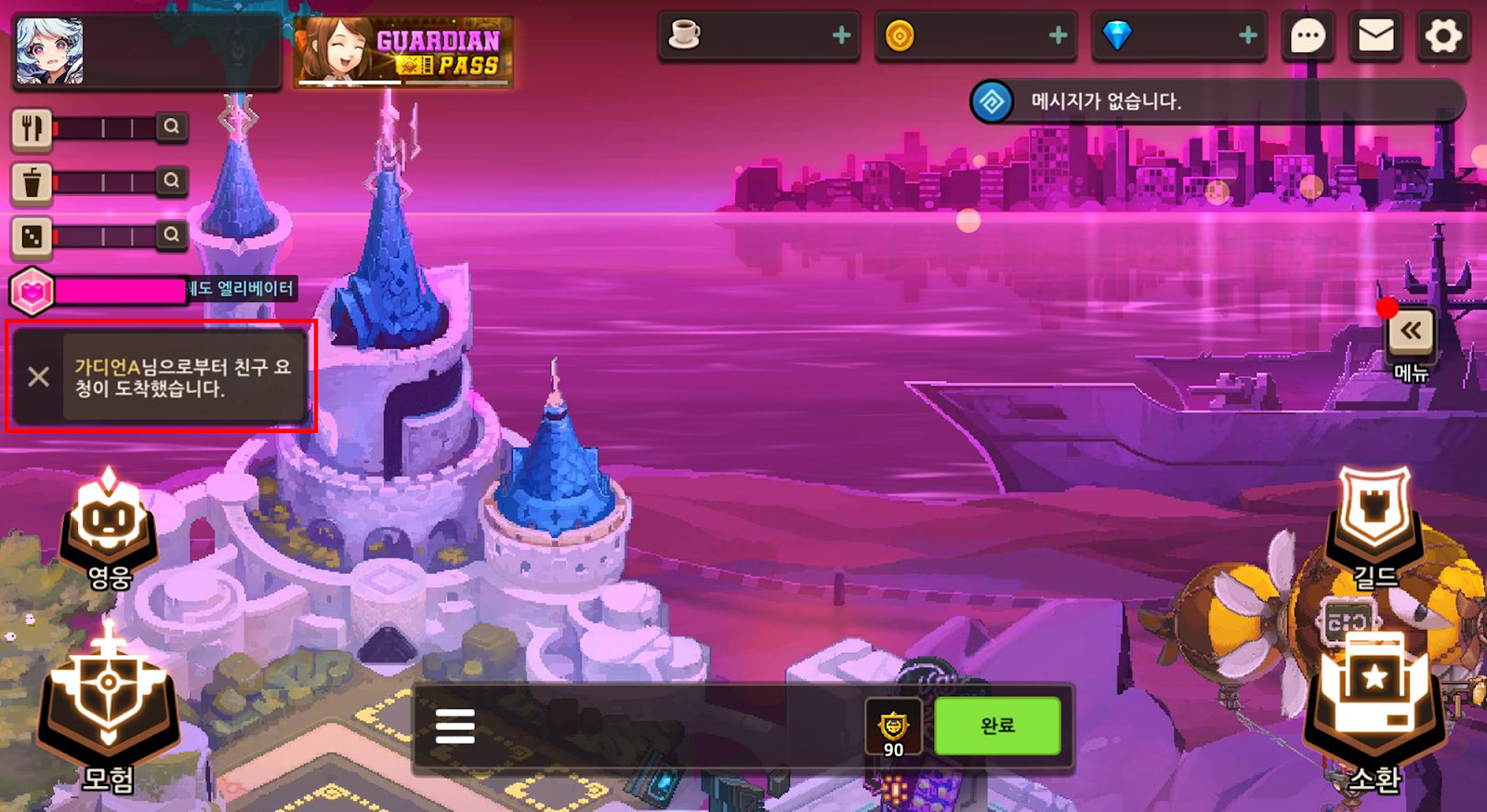This screenshot has width=1487, height=812.
Task: Dismiss the friend request notification
Action: pos(39,376)
